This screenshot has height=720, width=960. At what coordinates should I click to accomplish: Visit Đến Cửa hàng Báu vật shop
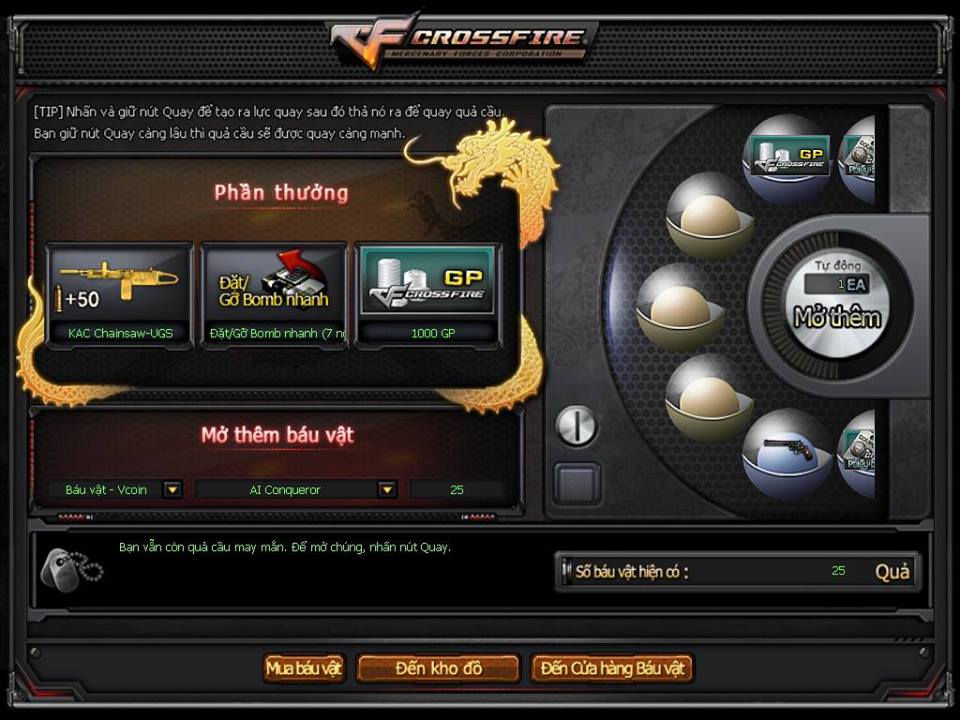pos(612,668)
